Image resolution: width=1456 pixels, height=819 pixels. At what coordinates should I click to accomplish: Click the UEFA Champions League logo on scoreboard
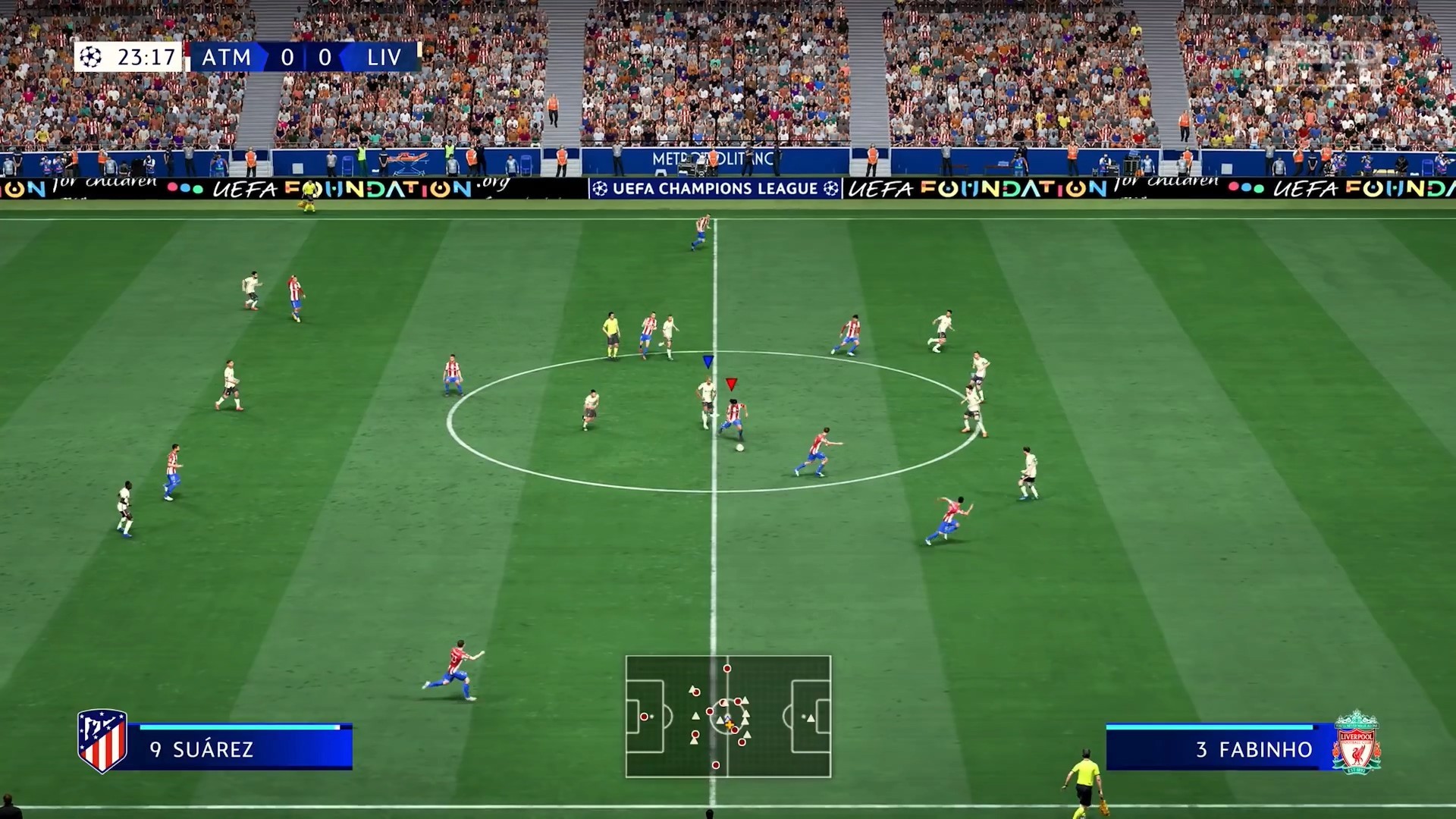pyautogui.click(x=90, y=55)
